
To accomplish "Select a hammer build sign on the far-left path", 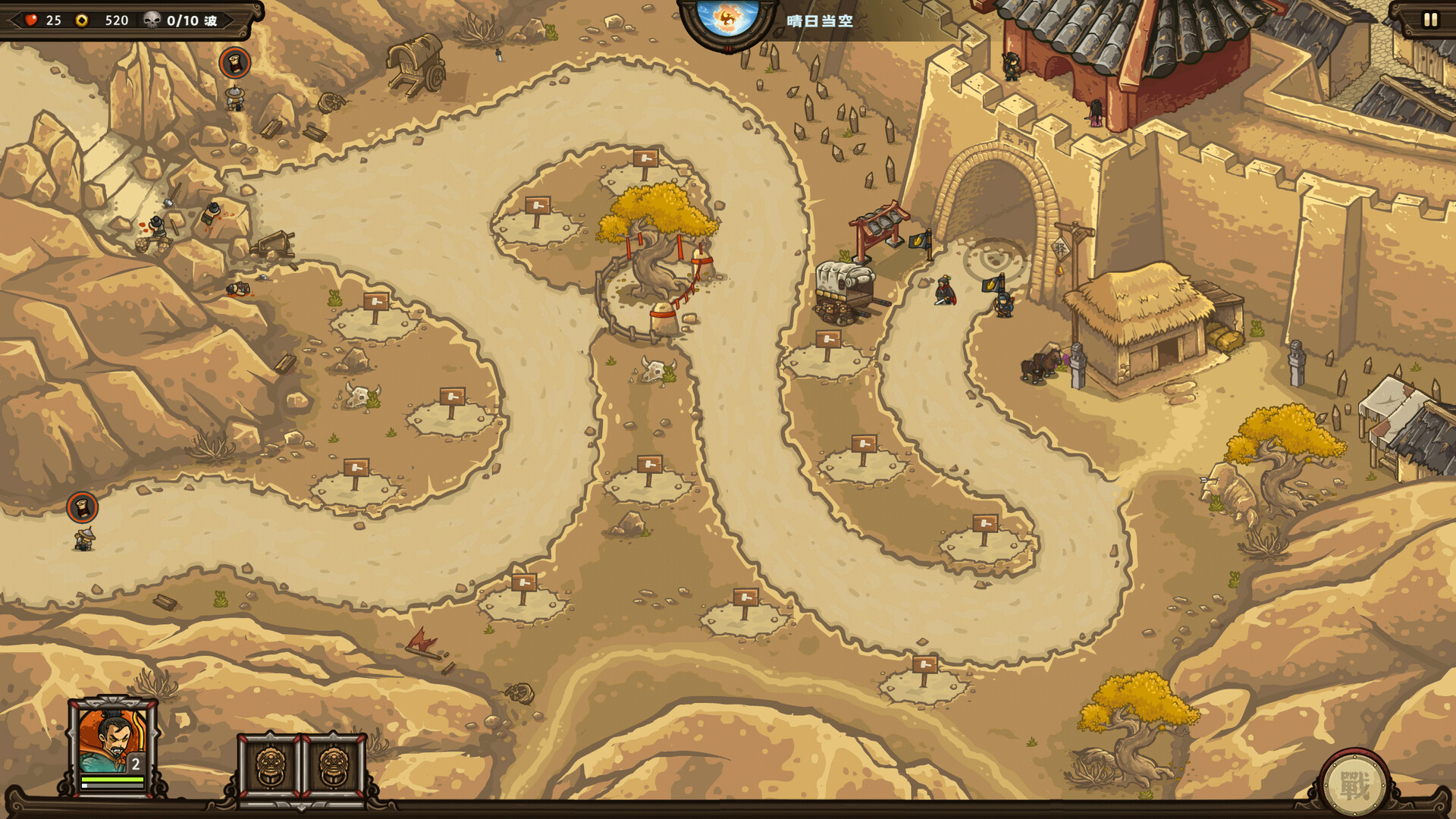I will coord(377,302).
